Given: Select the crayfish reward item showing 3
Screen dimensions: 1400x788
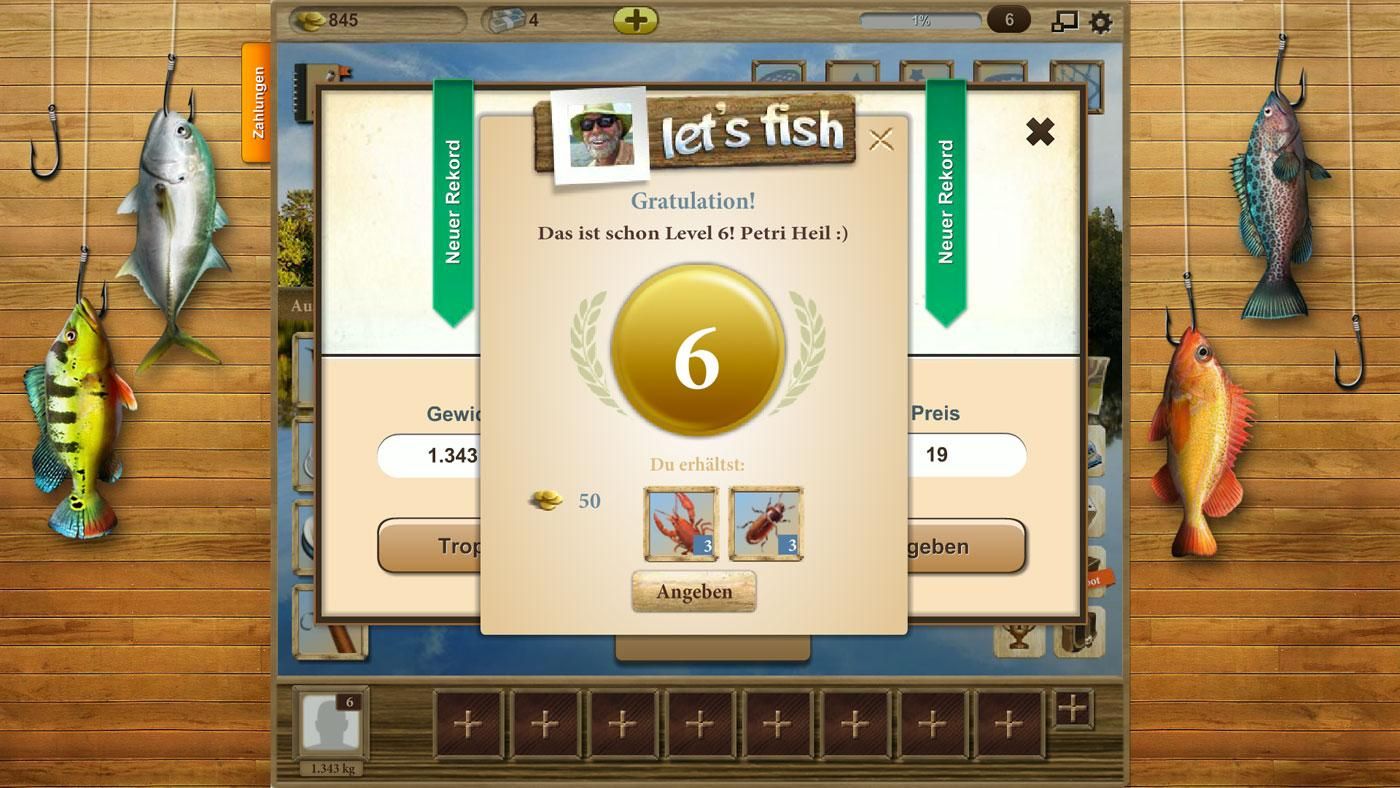Looking at the screenshot, I should point(680,522).
